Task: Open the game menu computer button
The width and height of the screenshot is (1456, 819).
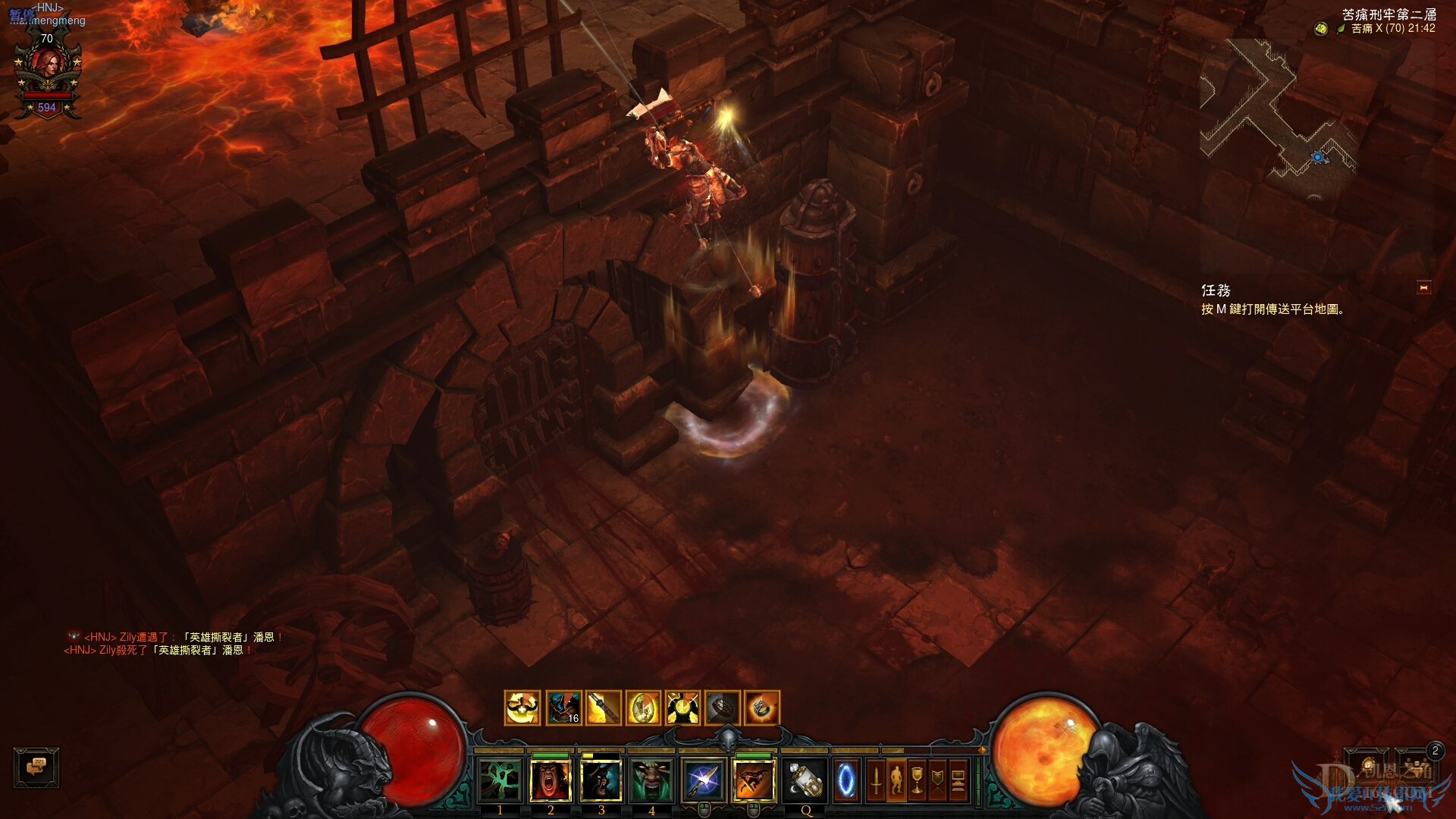Action: [958, 780]
